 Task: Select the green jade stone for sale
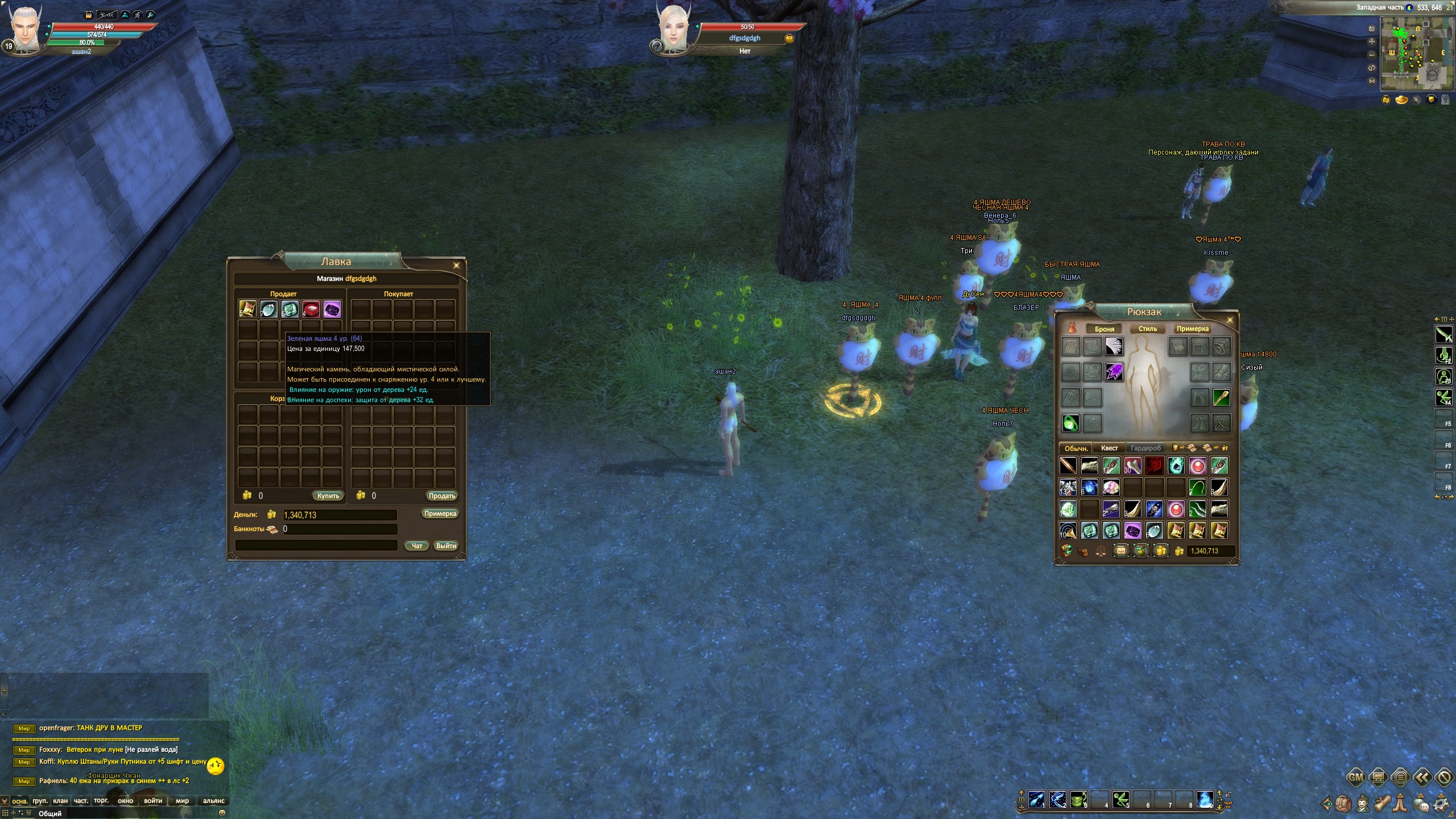(x=289, y=309)
